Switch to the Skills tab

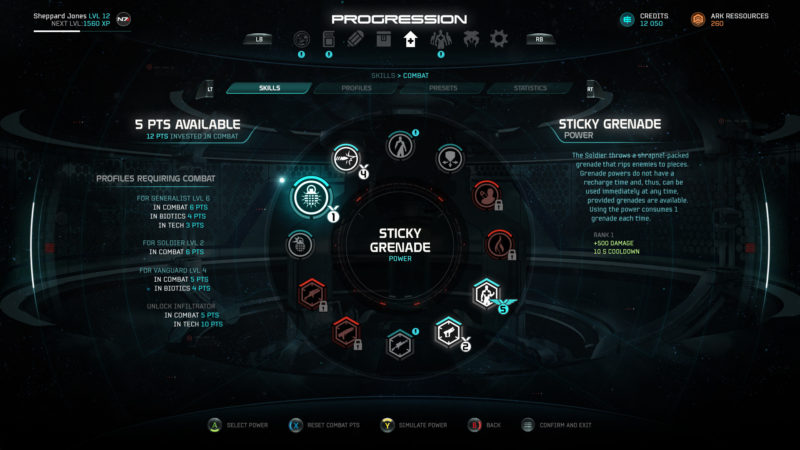point(269,88)
